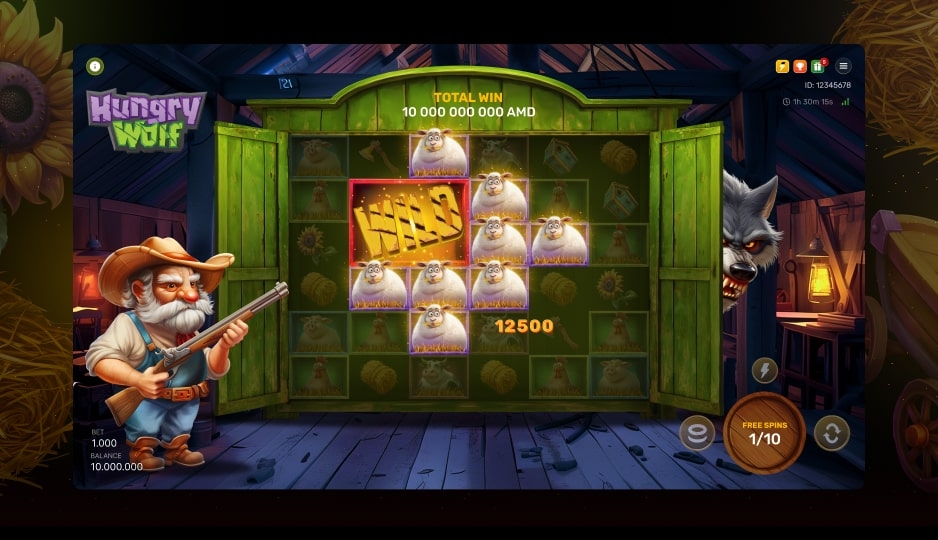
Task: Open the hamburger menu
Action: point(843,66)
